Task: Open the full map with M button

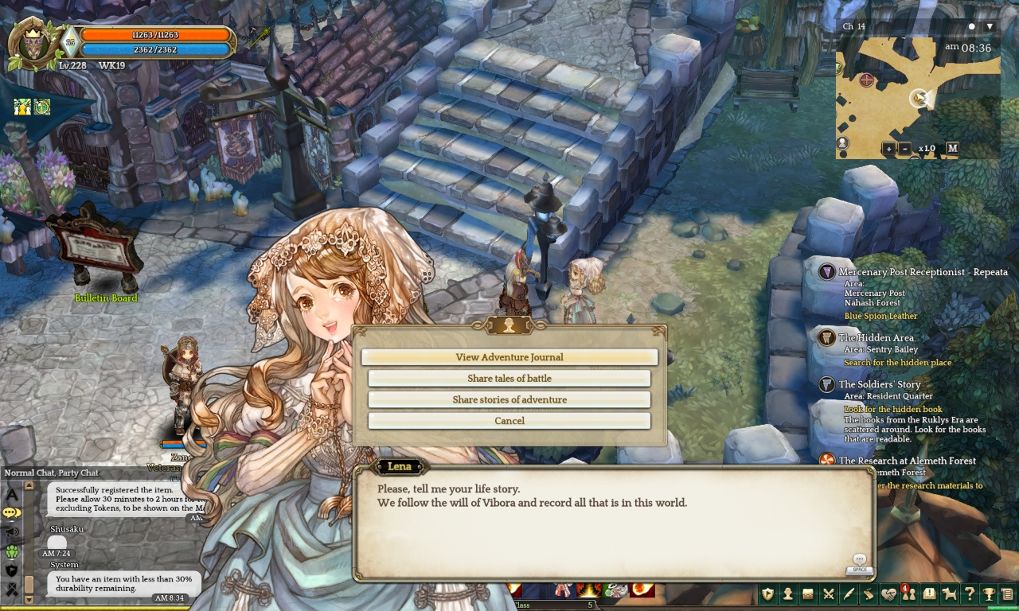Action: pos(952,148)
